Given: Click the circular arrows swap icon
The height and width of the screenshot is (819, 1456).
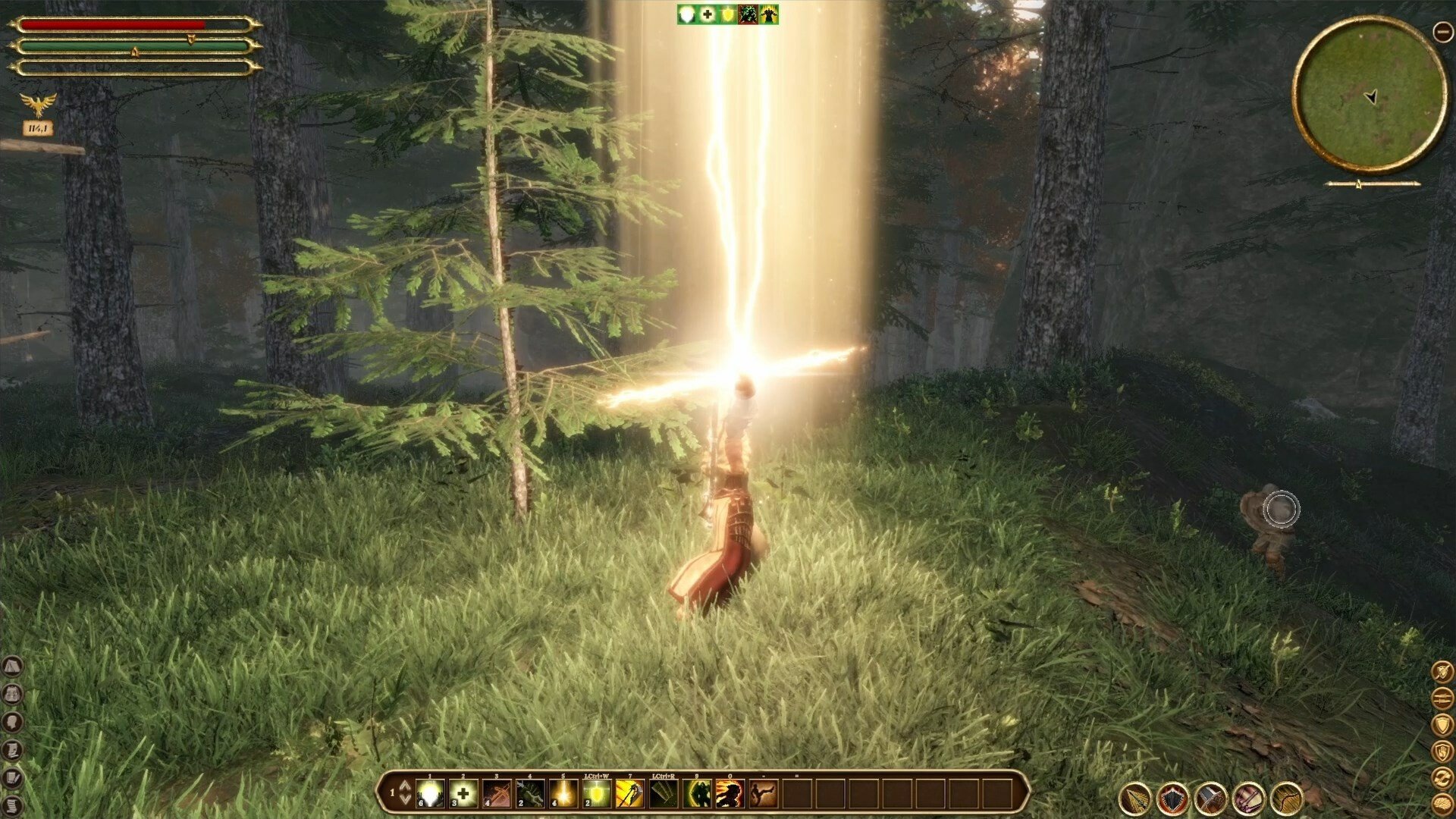Looking at the screenshot, I should [x=1442, y=778].
